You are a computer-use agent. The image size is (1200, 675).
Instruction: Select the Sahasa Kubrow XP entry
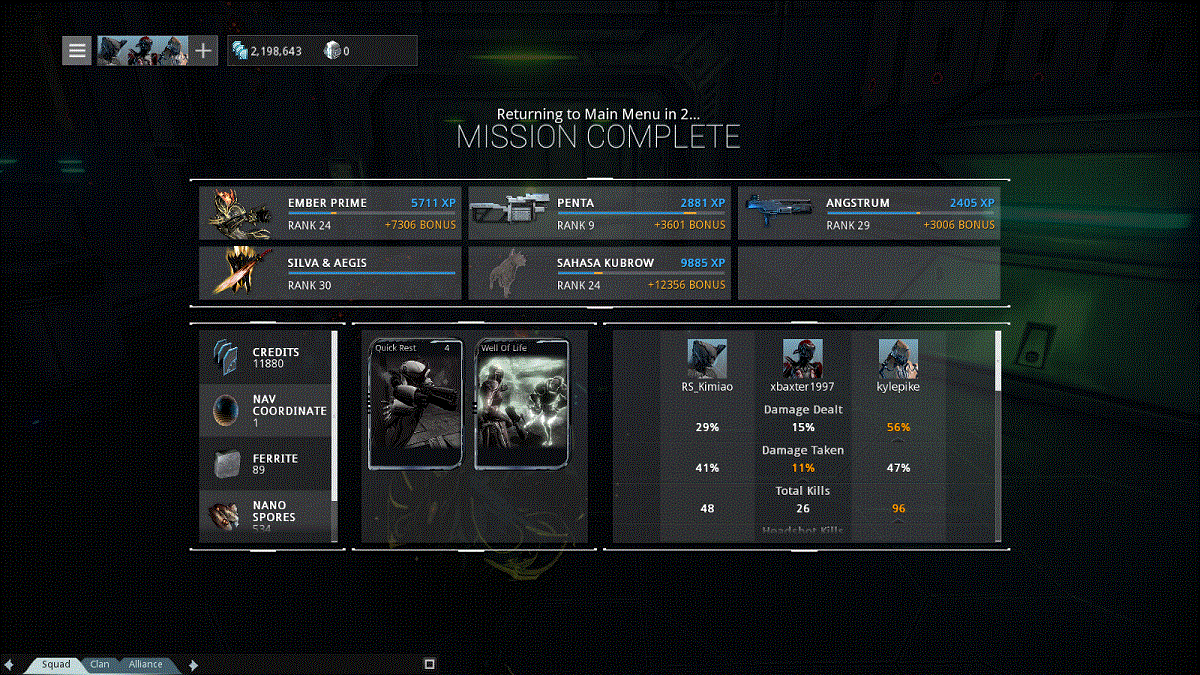599,274
